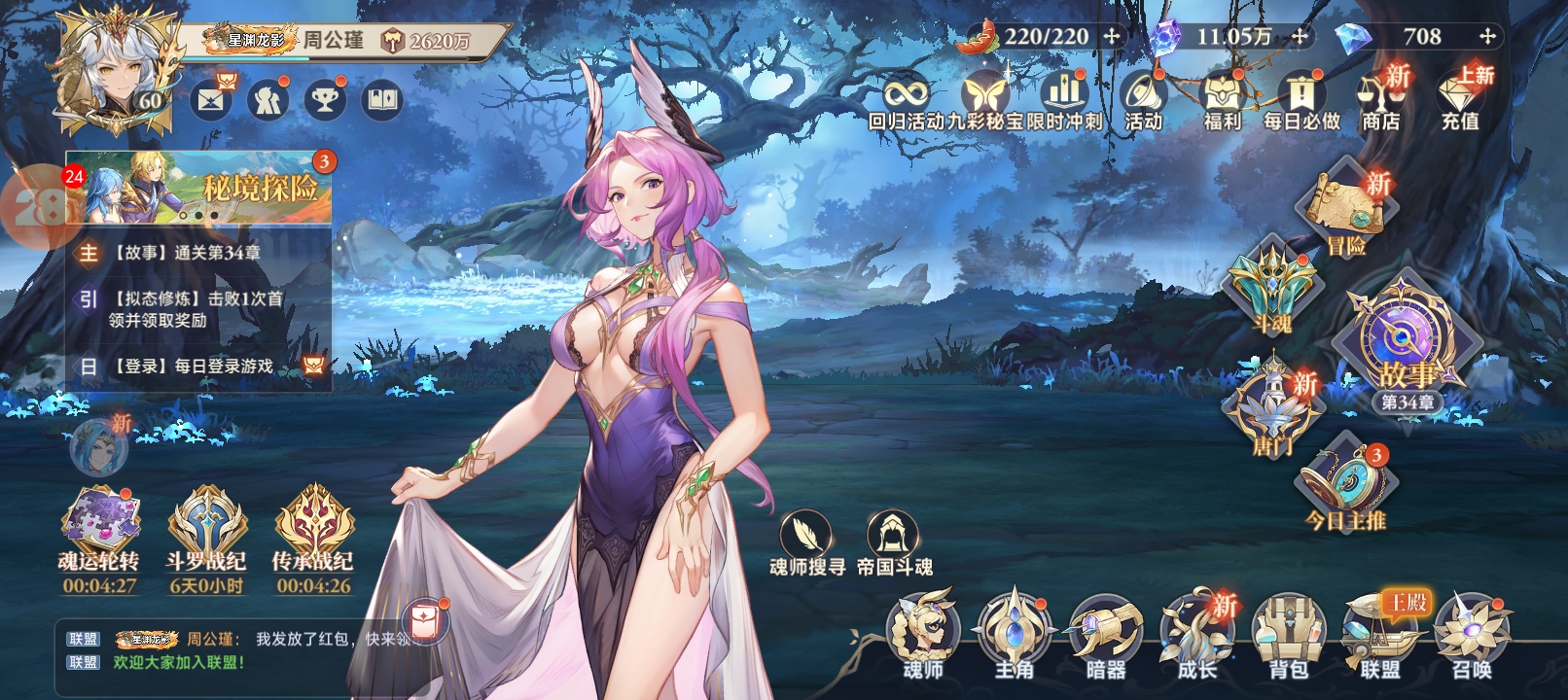Open the 充值 recharge page

coord(1459,99)
